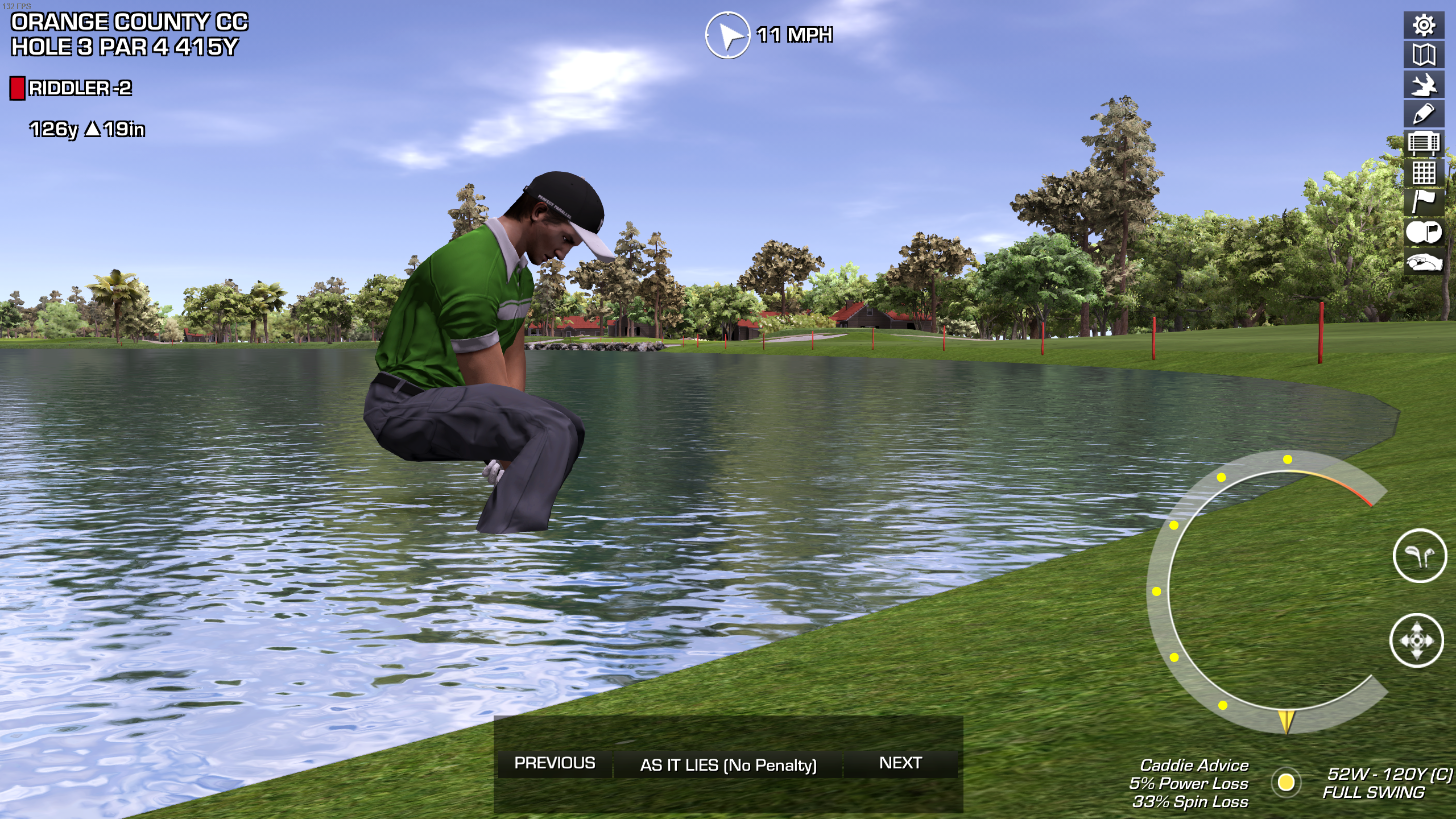Choose the PREVIOUS drop option
This screenshot has height=819, width=1456.
click(x=555, y=763)
